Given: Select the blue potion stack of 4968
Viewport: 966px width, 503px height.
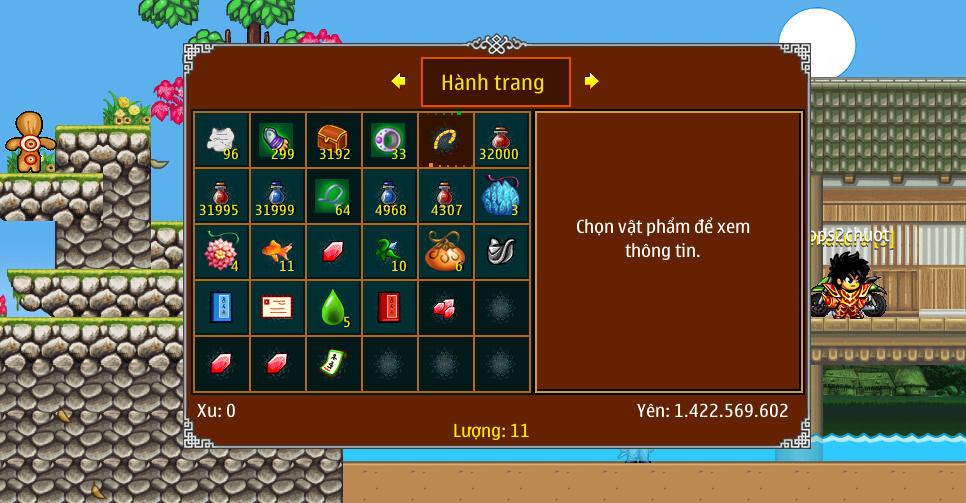Looking at the screenshot, I should pos(390,195).
